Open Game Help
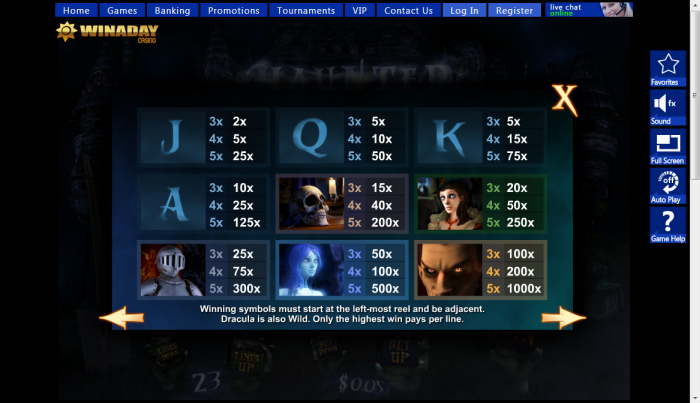 coord(667,226)
